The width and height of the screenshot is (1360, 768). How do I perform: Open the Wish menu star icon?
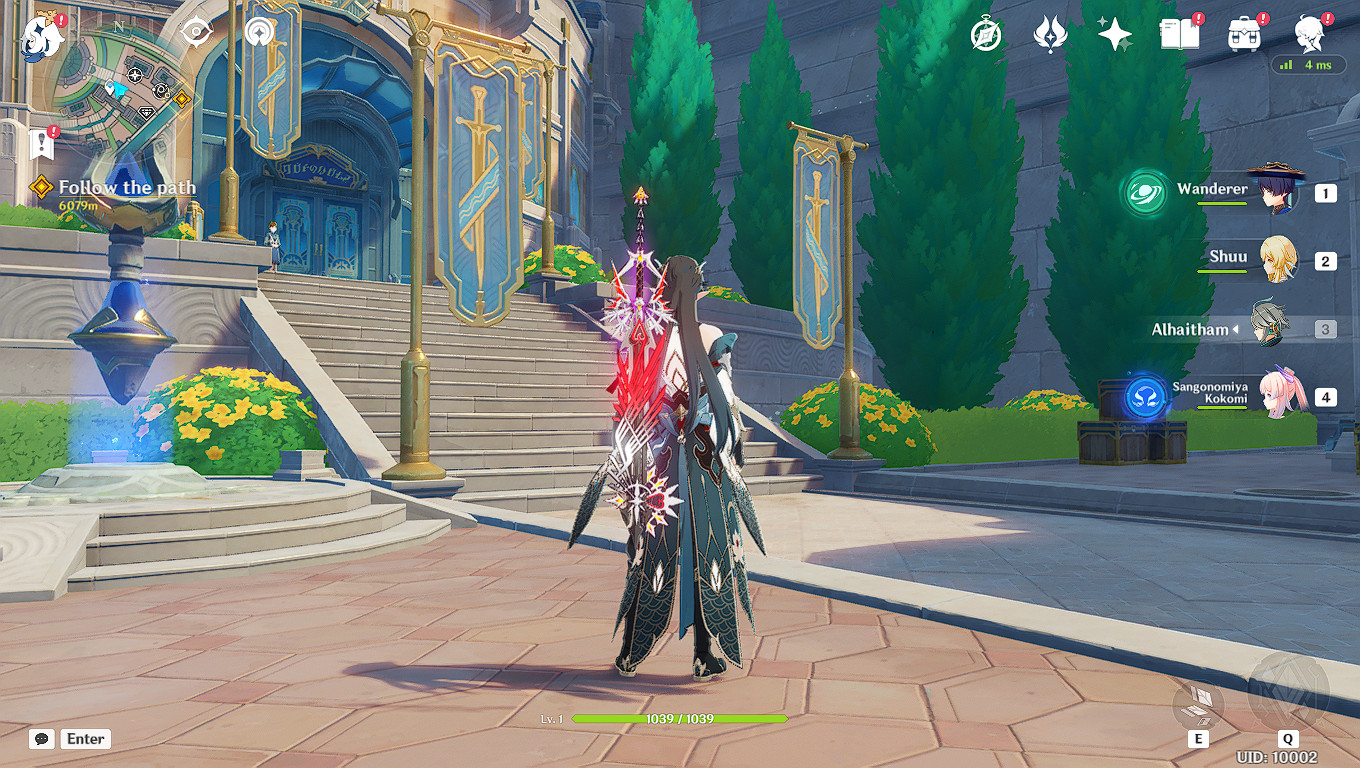(x=1115, y=33)
